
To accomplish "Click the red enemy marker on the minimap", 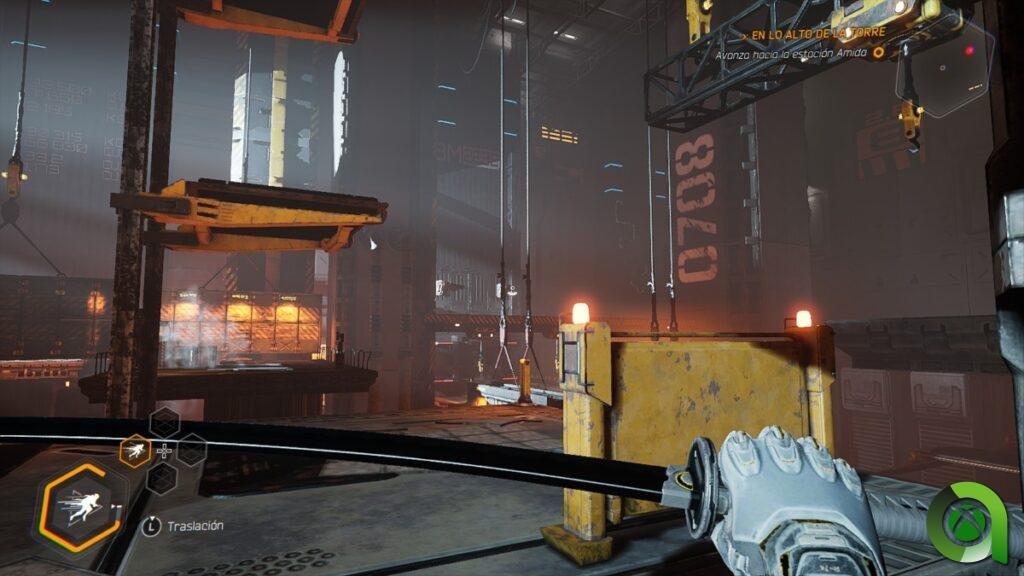I will coord(969,49).
